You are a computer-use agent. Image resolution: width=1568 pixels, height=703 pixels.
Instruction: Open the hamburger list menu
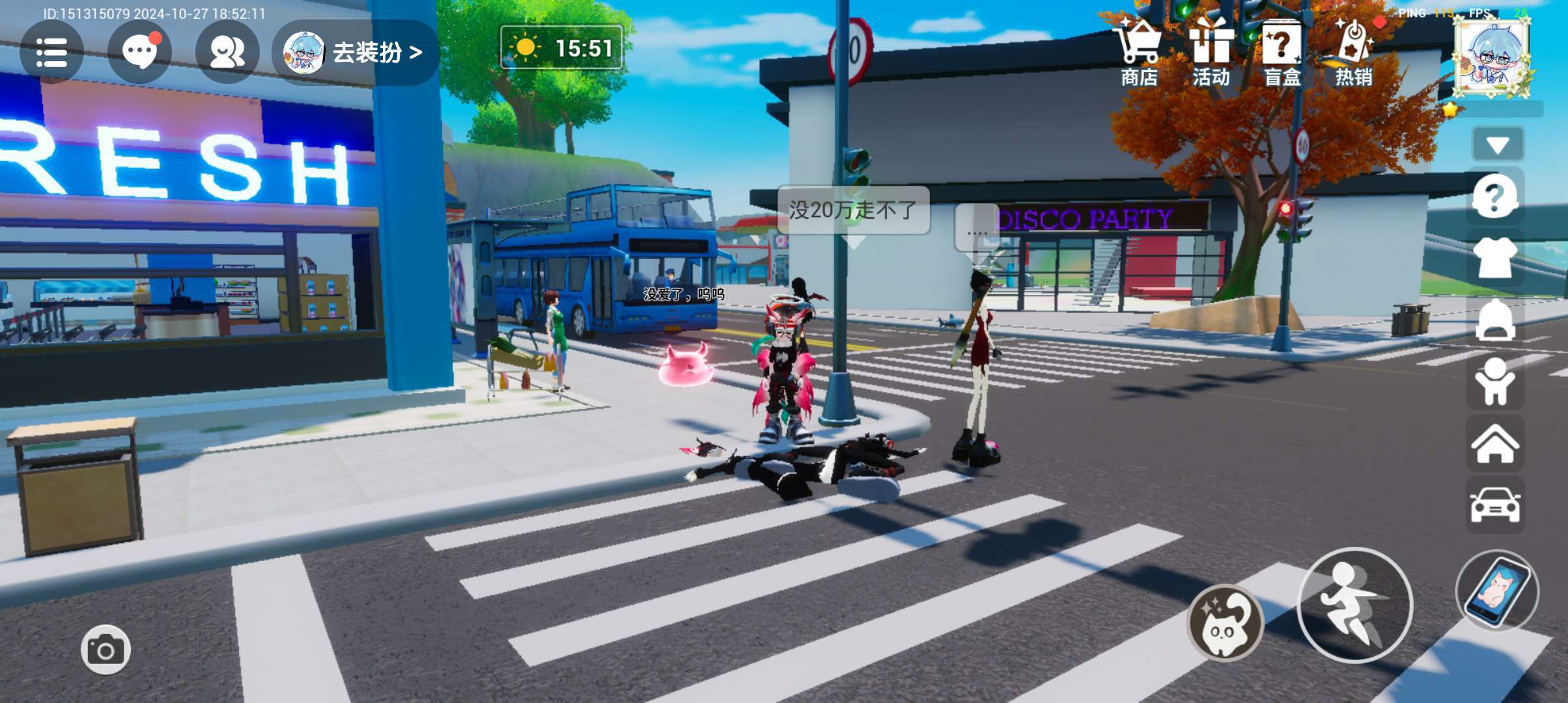51,53
